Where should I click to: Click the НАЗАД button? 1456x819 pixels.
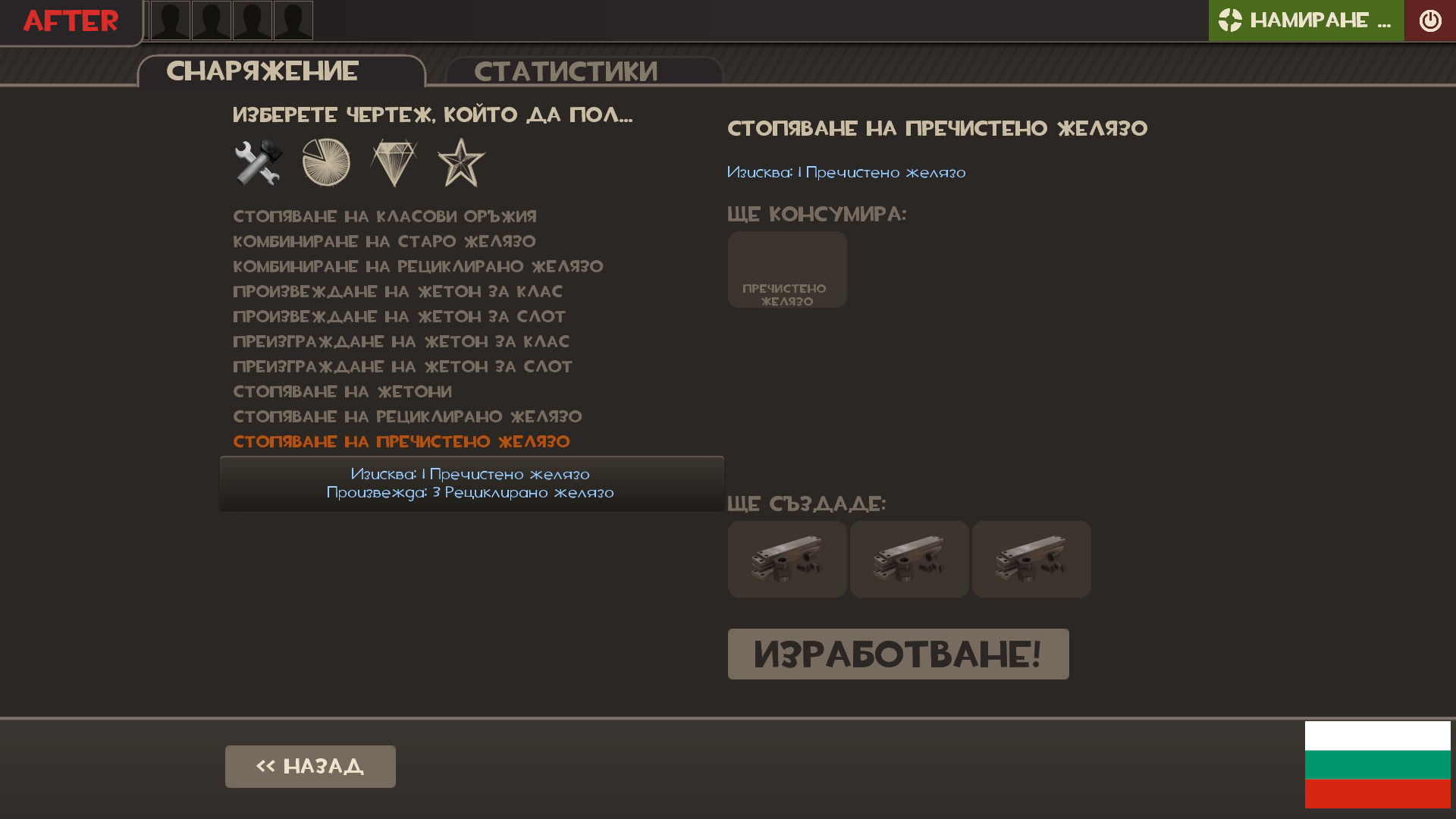click(x=310, y=766)
